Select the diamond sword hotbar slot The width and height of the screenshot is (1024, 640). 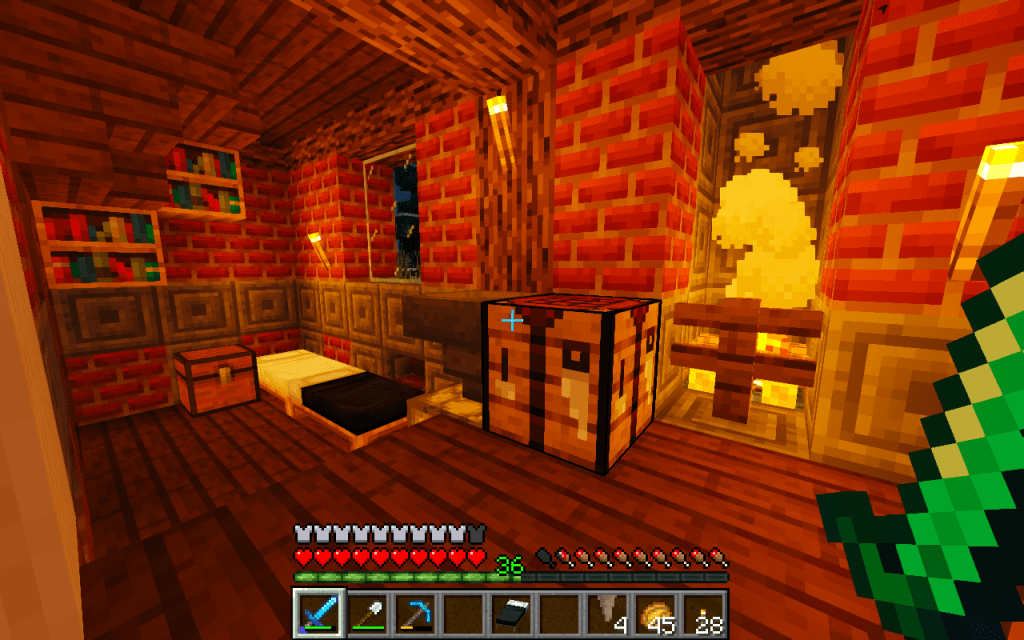320,612
